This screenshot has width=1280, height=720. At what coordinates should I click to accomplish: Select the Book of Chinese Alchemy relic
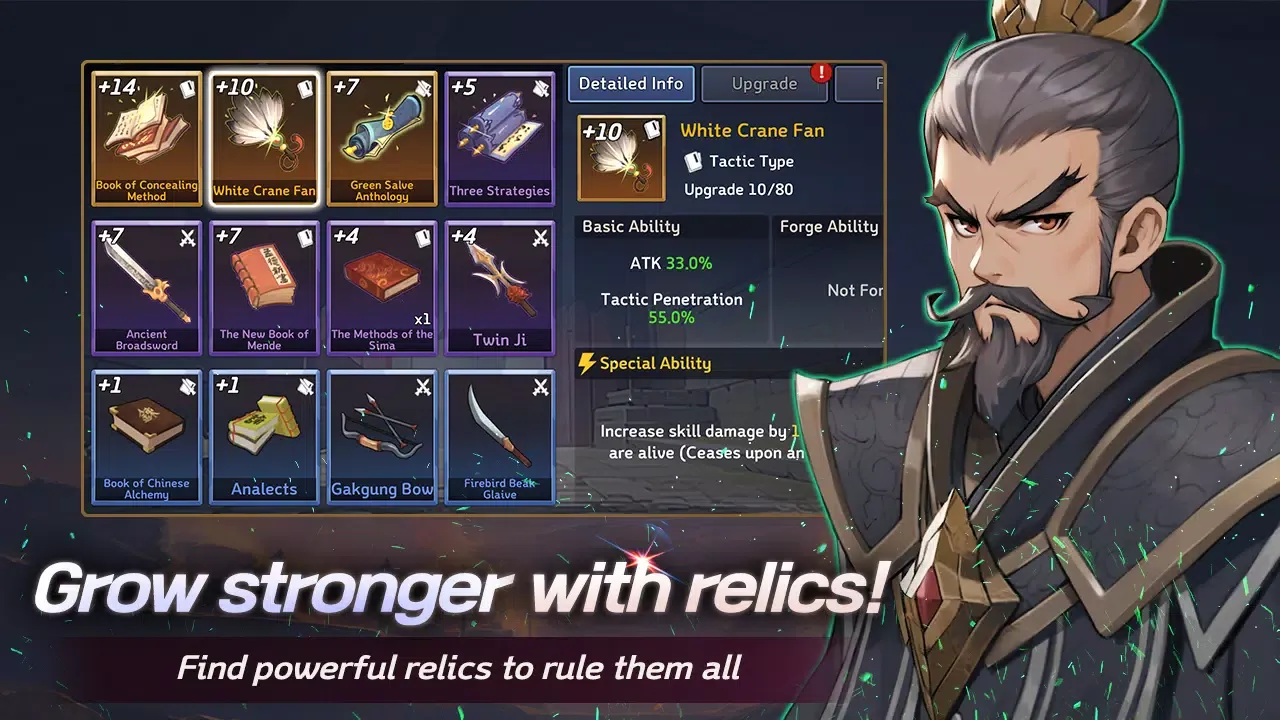point(146,437)
